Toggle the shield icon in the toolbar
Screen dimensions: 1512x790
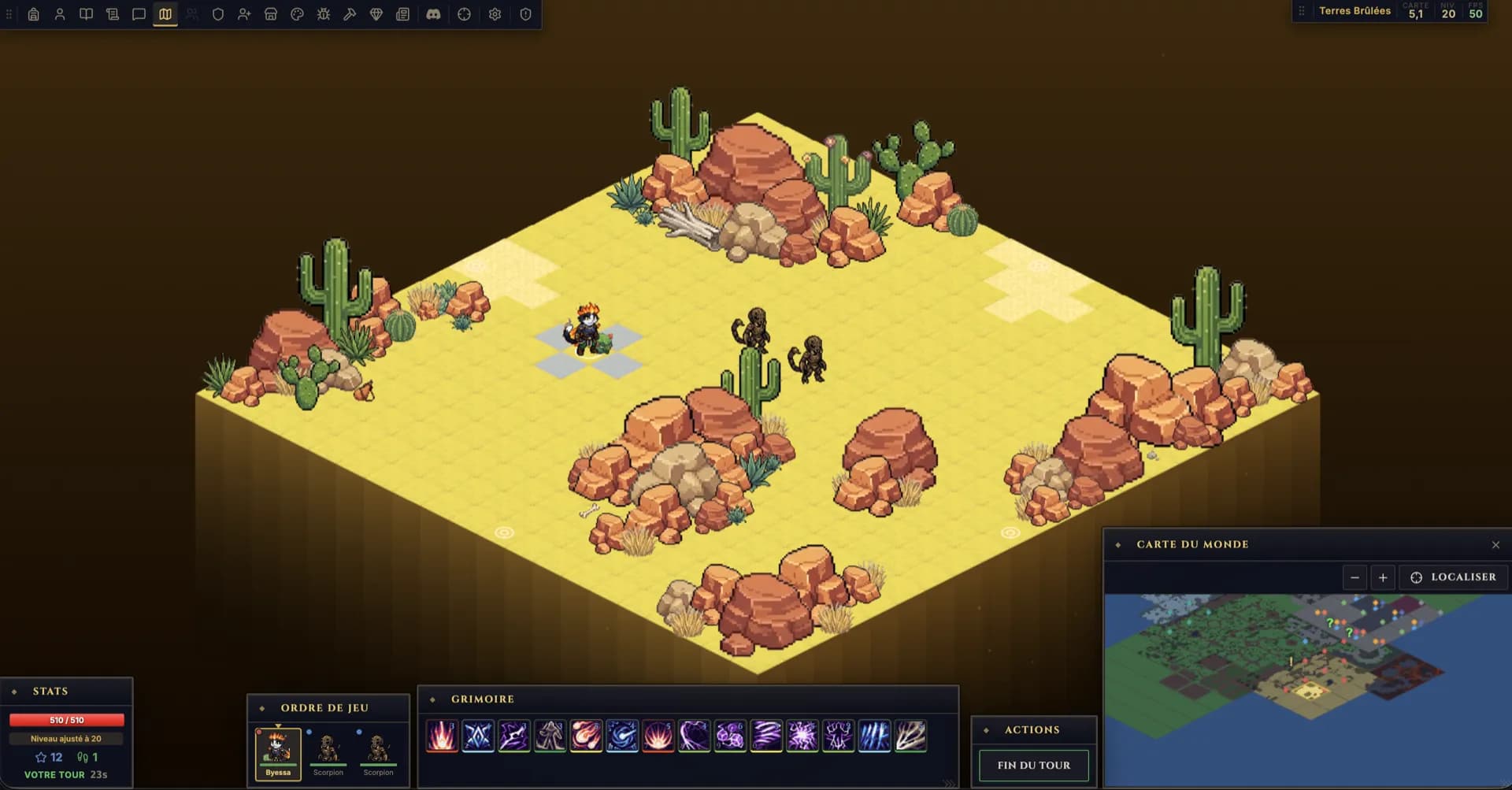tap(218, 13)
